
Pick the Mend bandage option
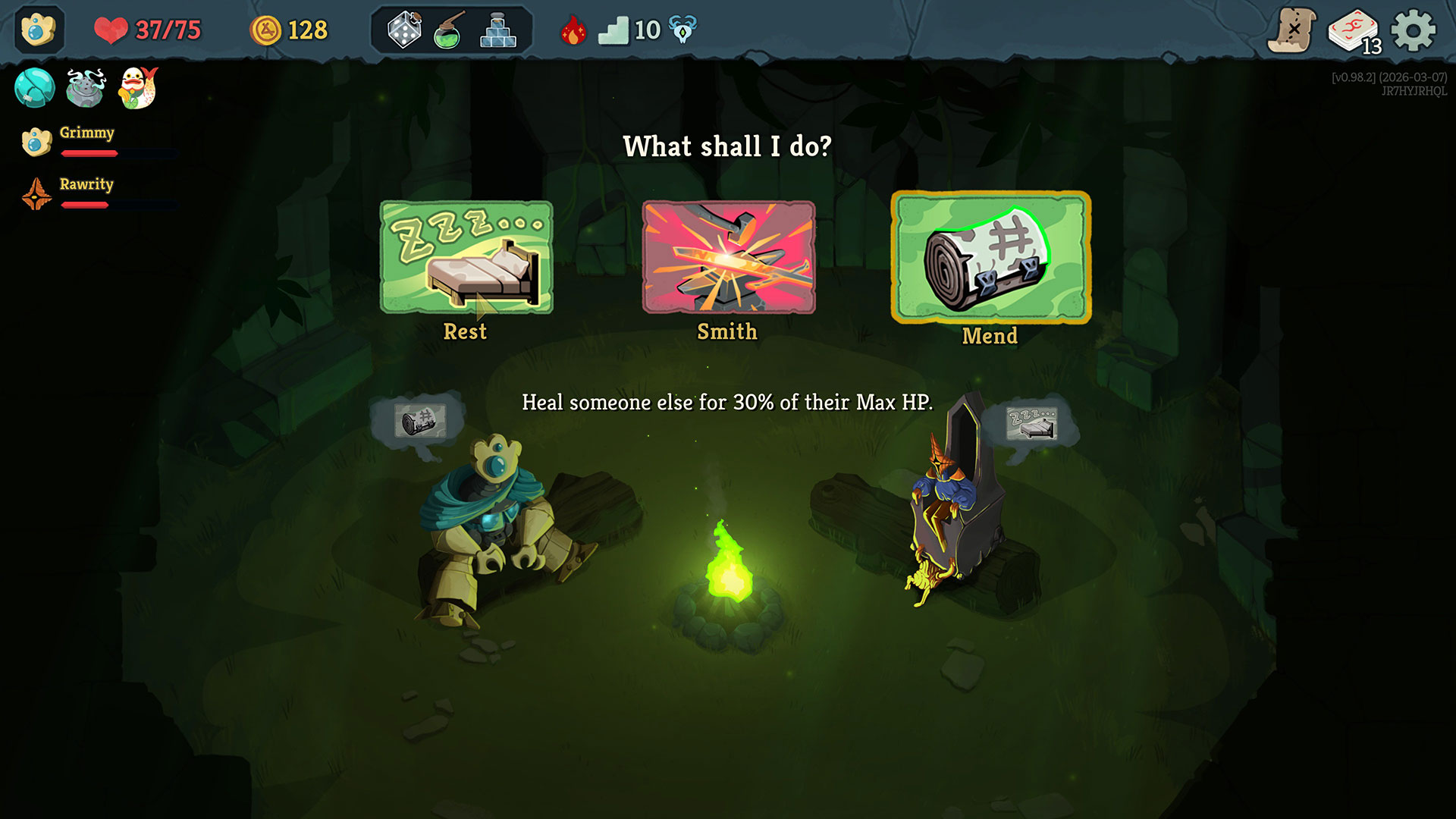[x=990, y=258]
